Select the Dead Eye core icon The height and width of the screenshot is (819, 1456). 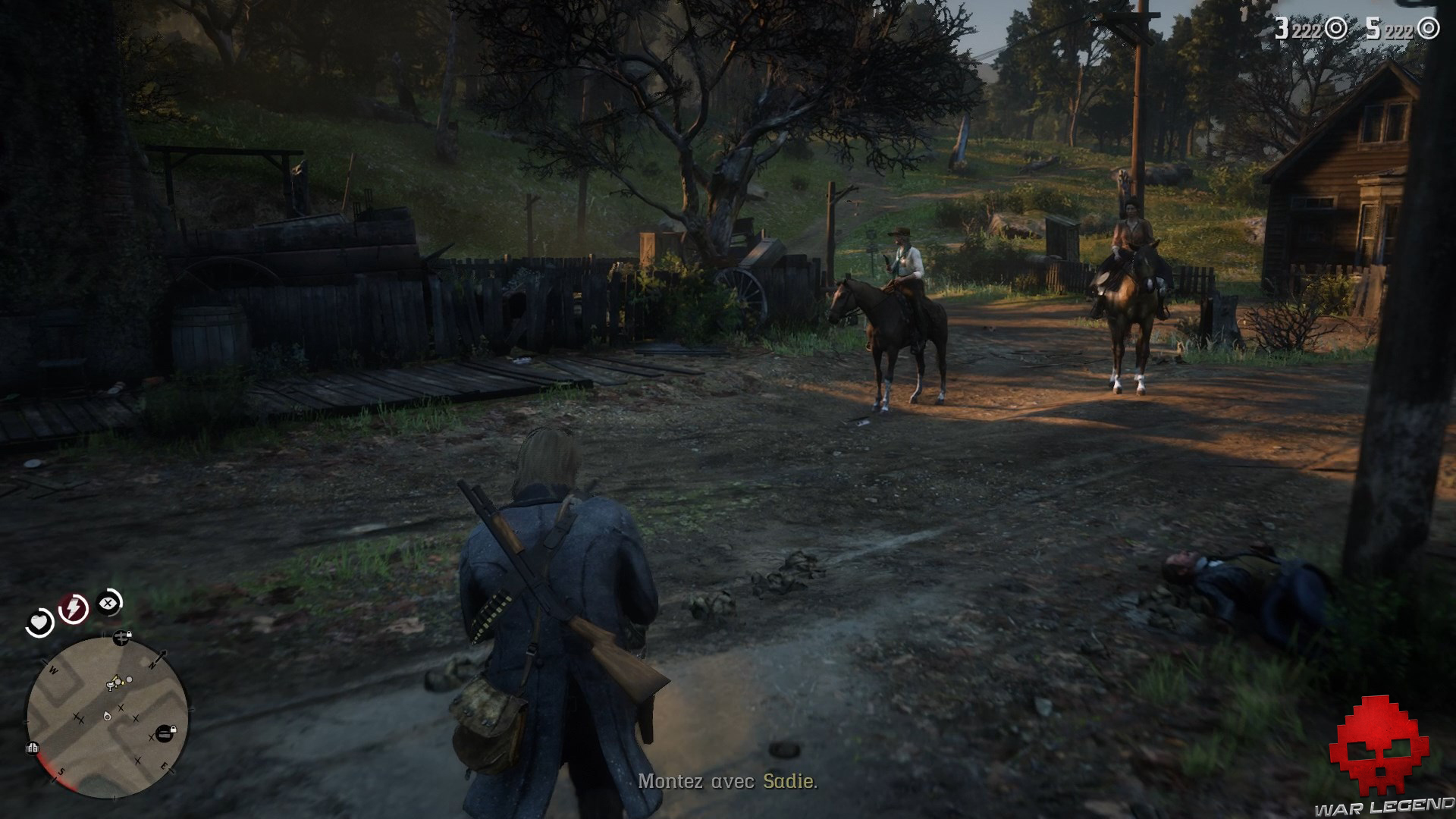click(107, 601)
